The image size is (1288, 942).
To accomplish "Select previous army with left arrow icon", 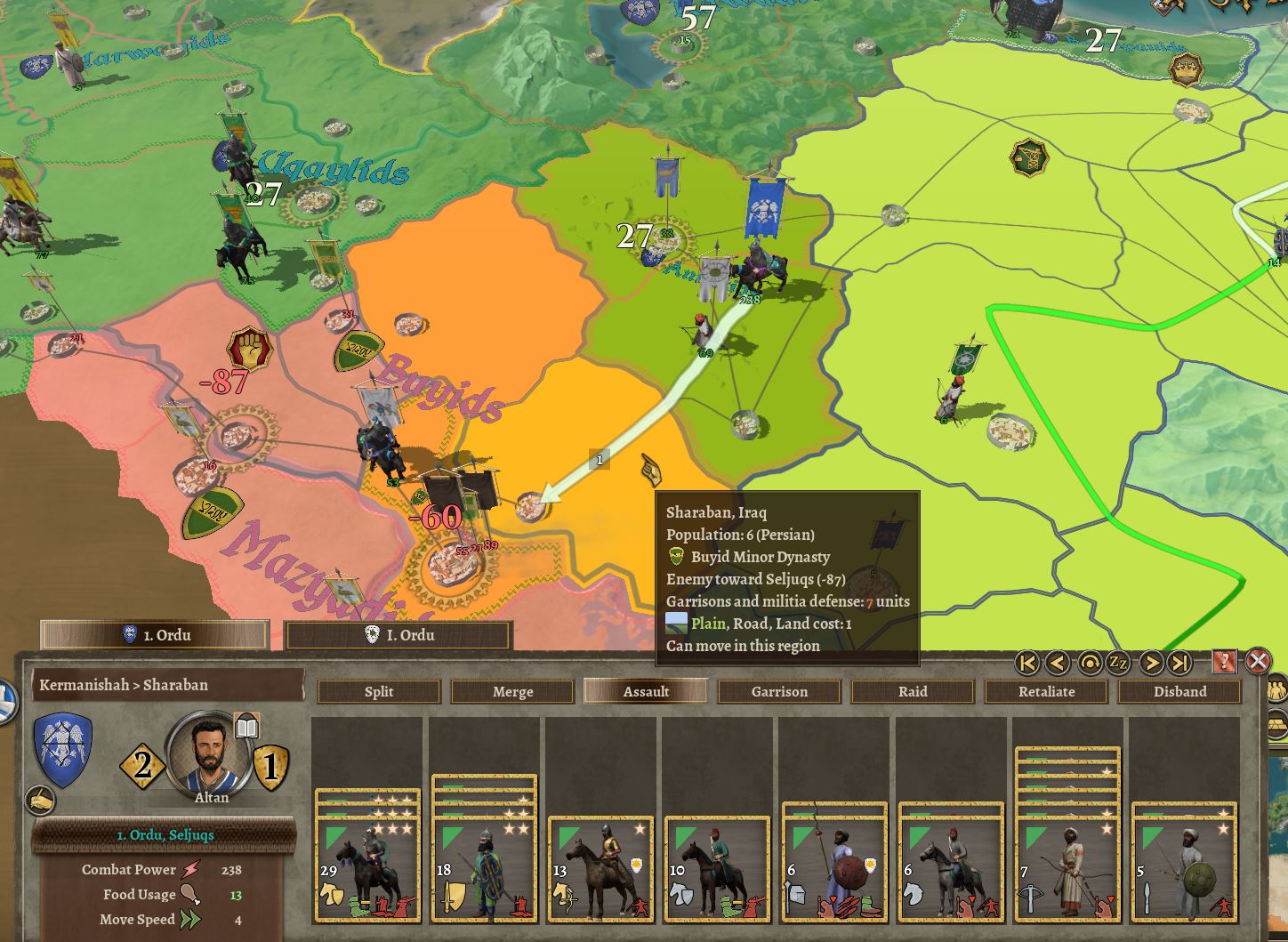I will 1057,662.
